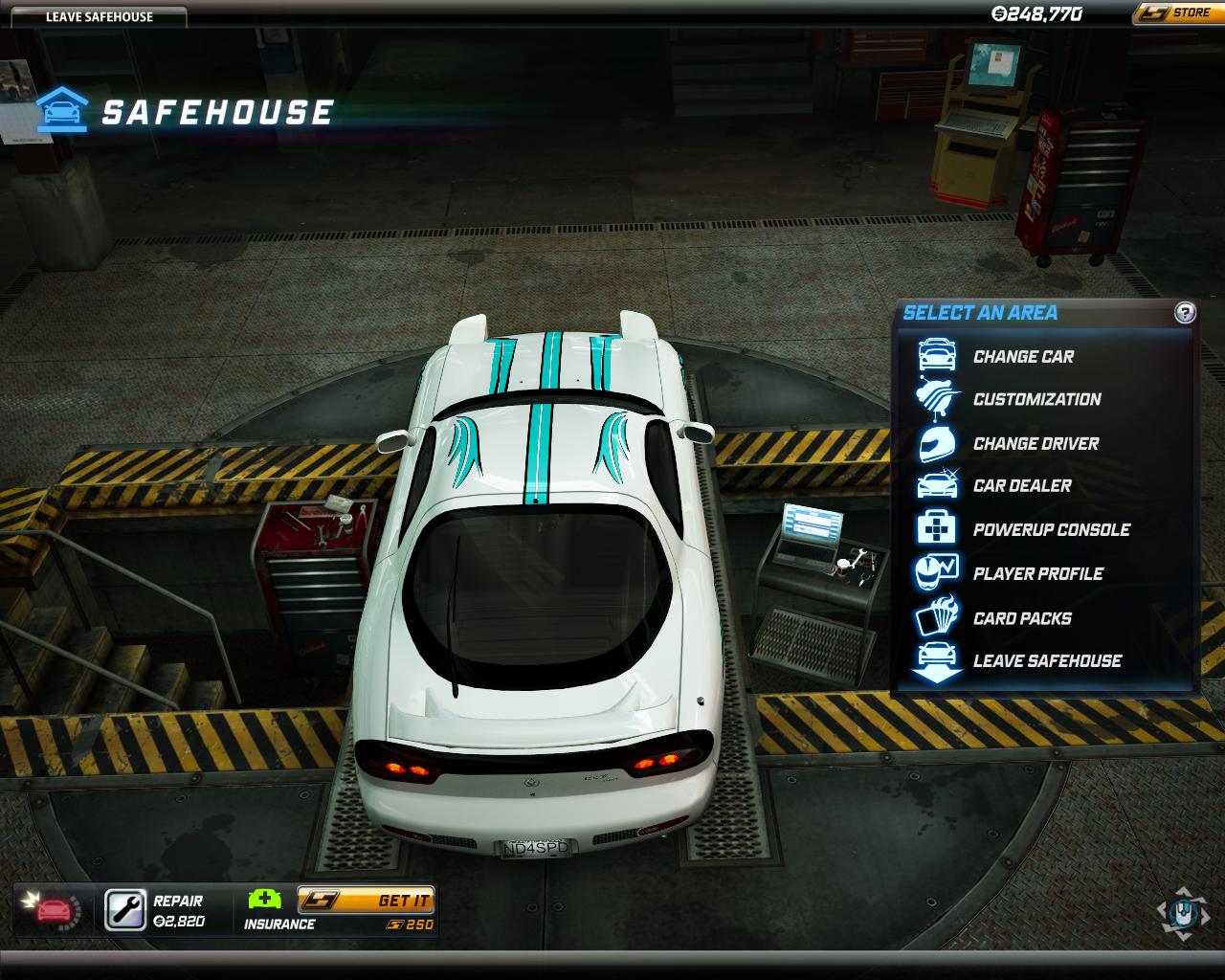Click Get It to buy insurance
The height and width of the screenshot is (980, 1225).
366,901
